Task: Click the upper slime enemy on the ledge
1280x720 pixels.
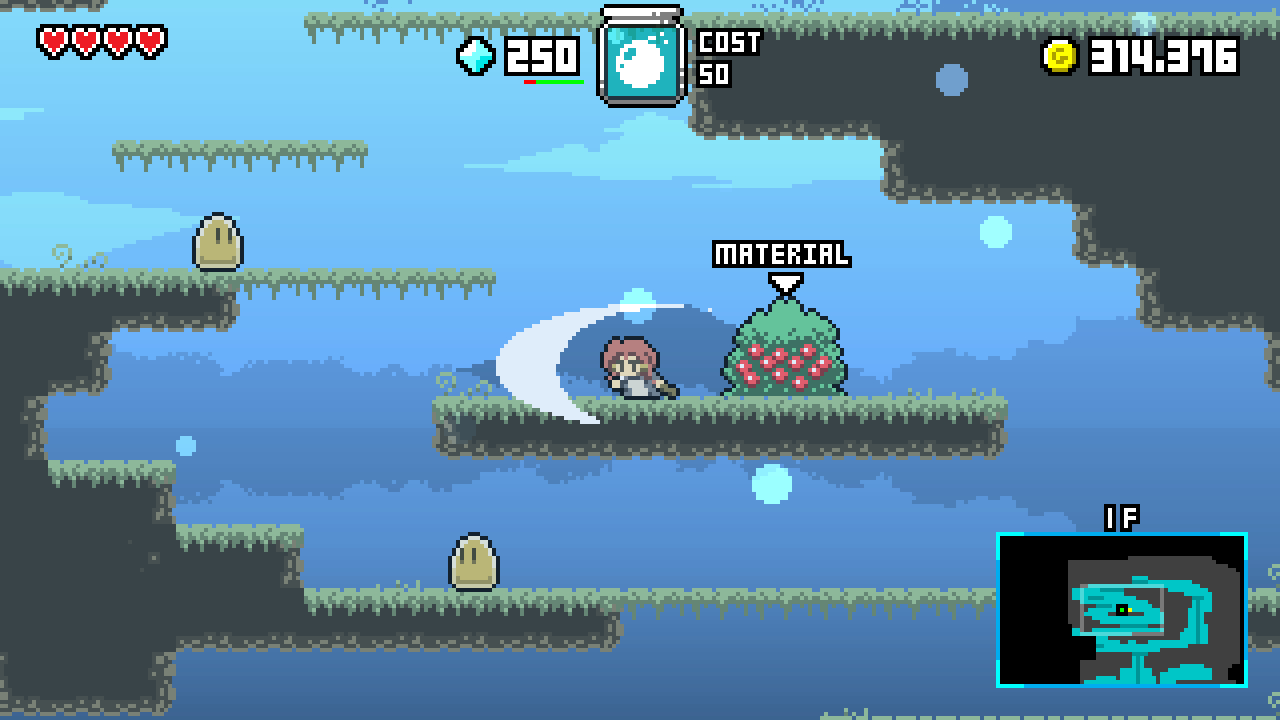Action: (x=217, y=240)
